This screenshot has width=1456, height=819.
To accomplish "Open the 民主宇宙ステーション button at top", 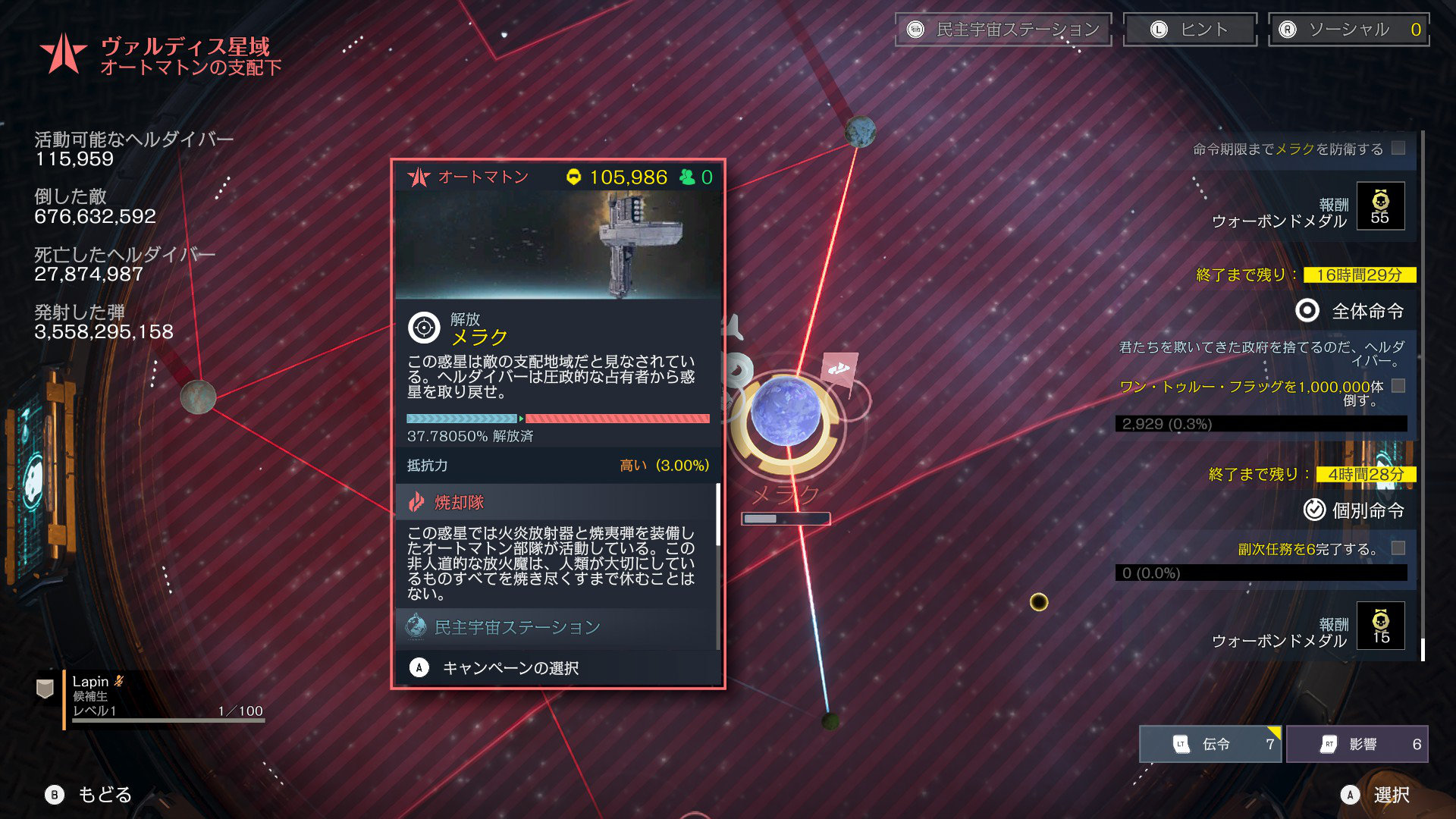I will tap(1003, 30).
